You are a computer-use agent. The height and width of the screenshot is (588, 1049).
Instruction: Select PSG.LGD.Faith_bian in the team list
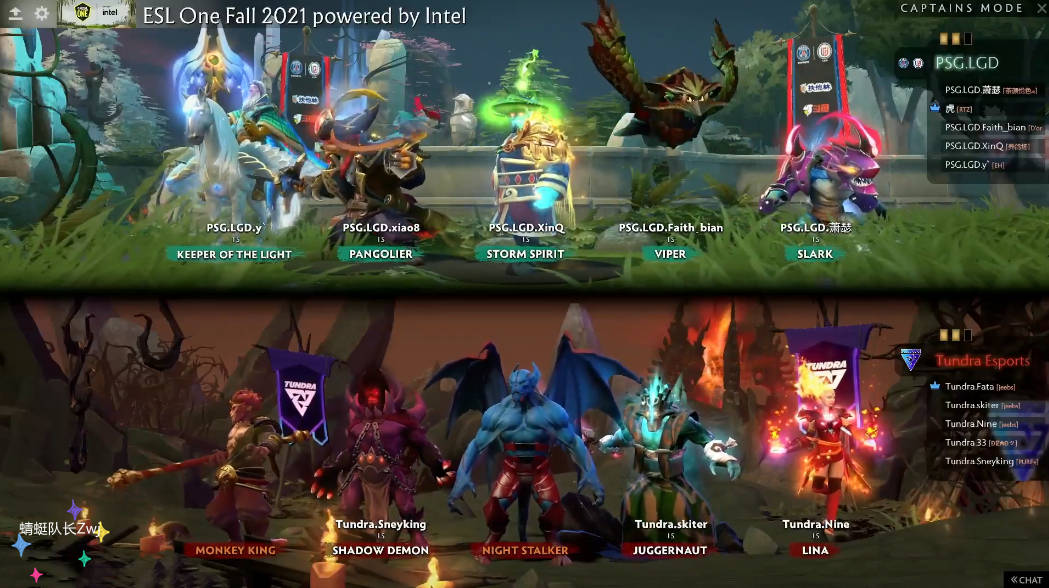985,127
